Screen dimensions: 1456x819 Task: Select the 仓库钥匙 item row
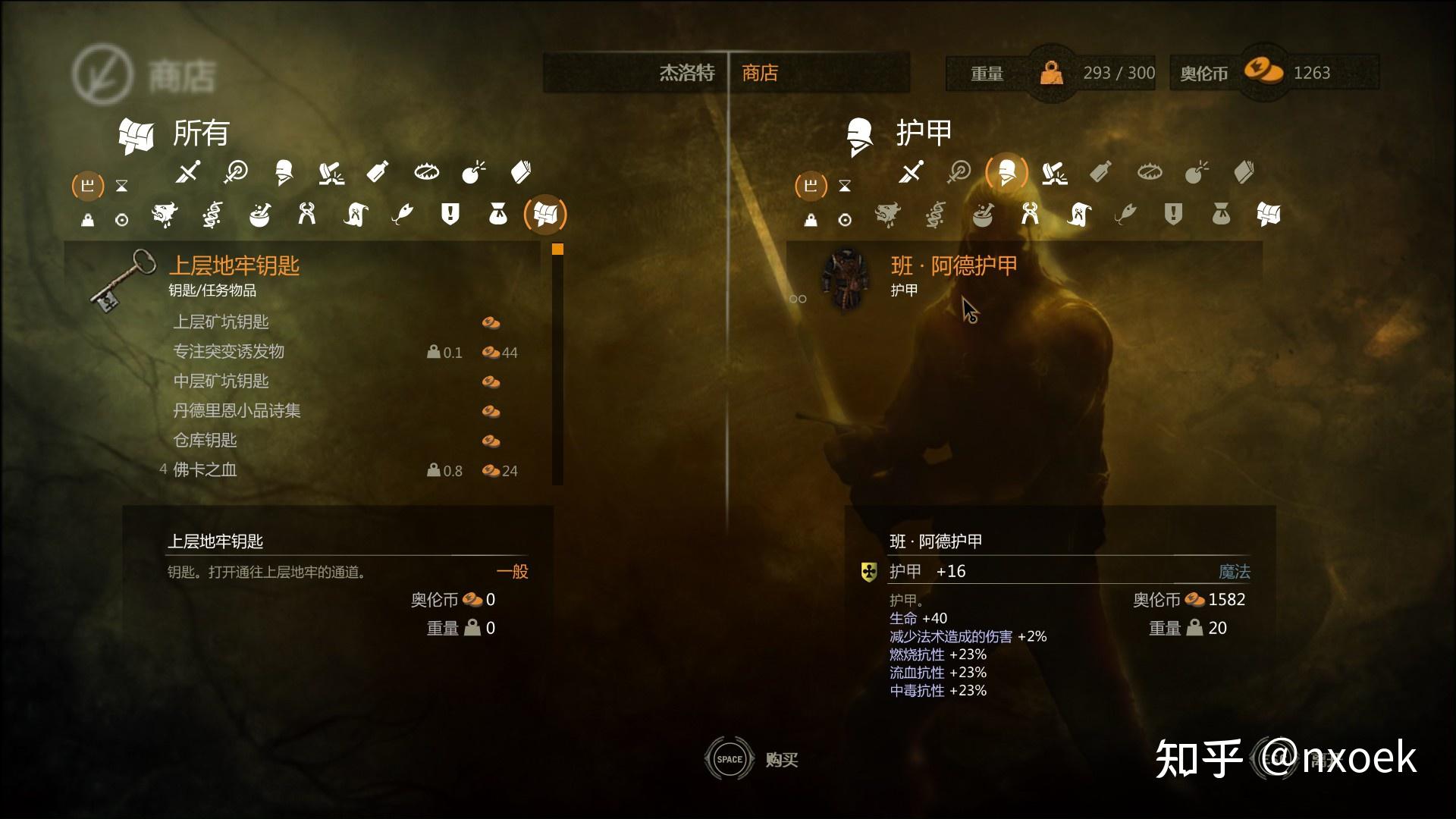pos(205,441)
